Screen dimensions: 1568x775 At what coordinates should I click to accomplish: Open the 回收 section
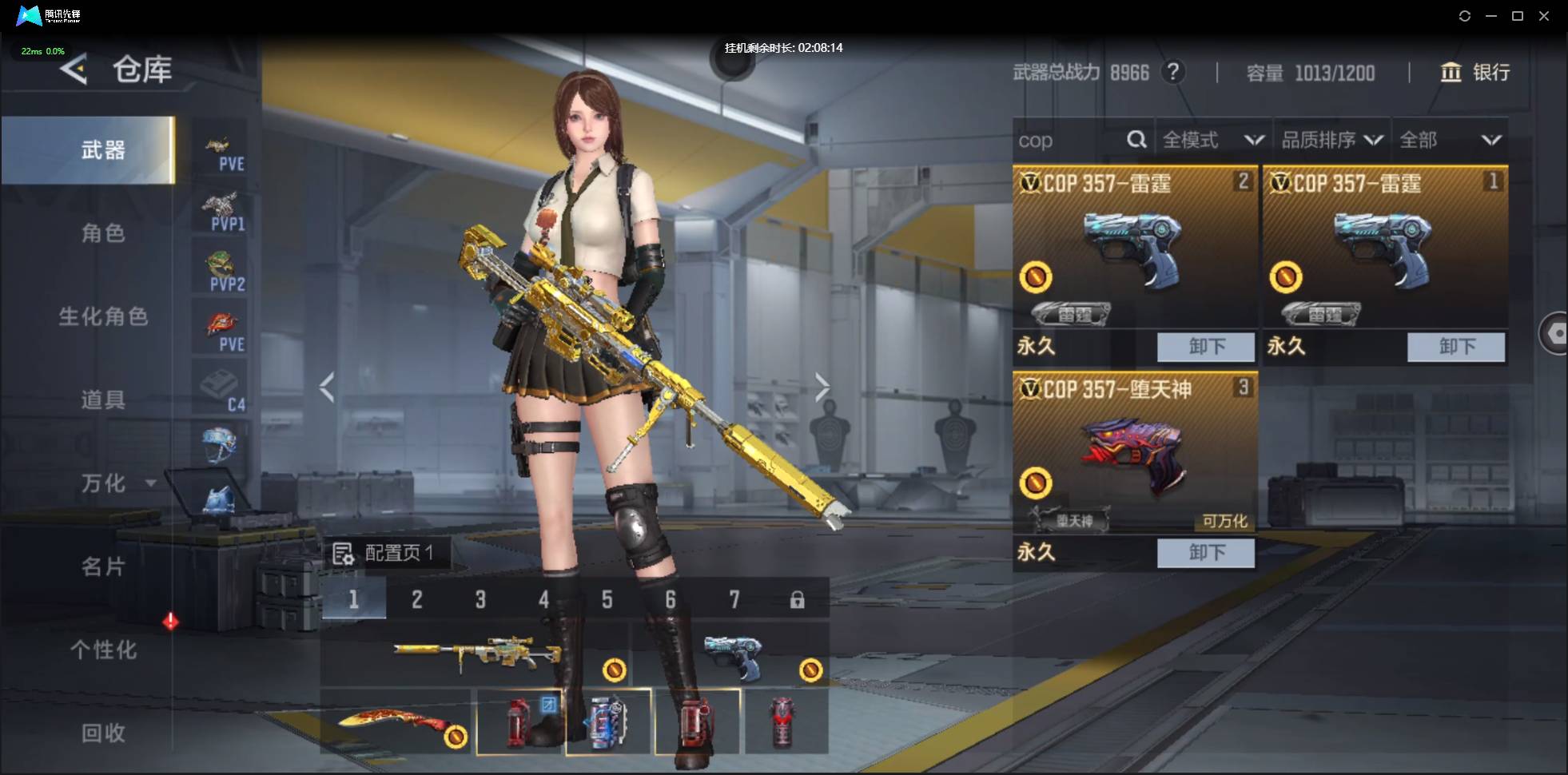103,733
